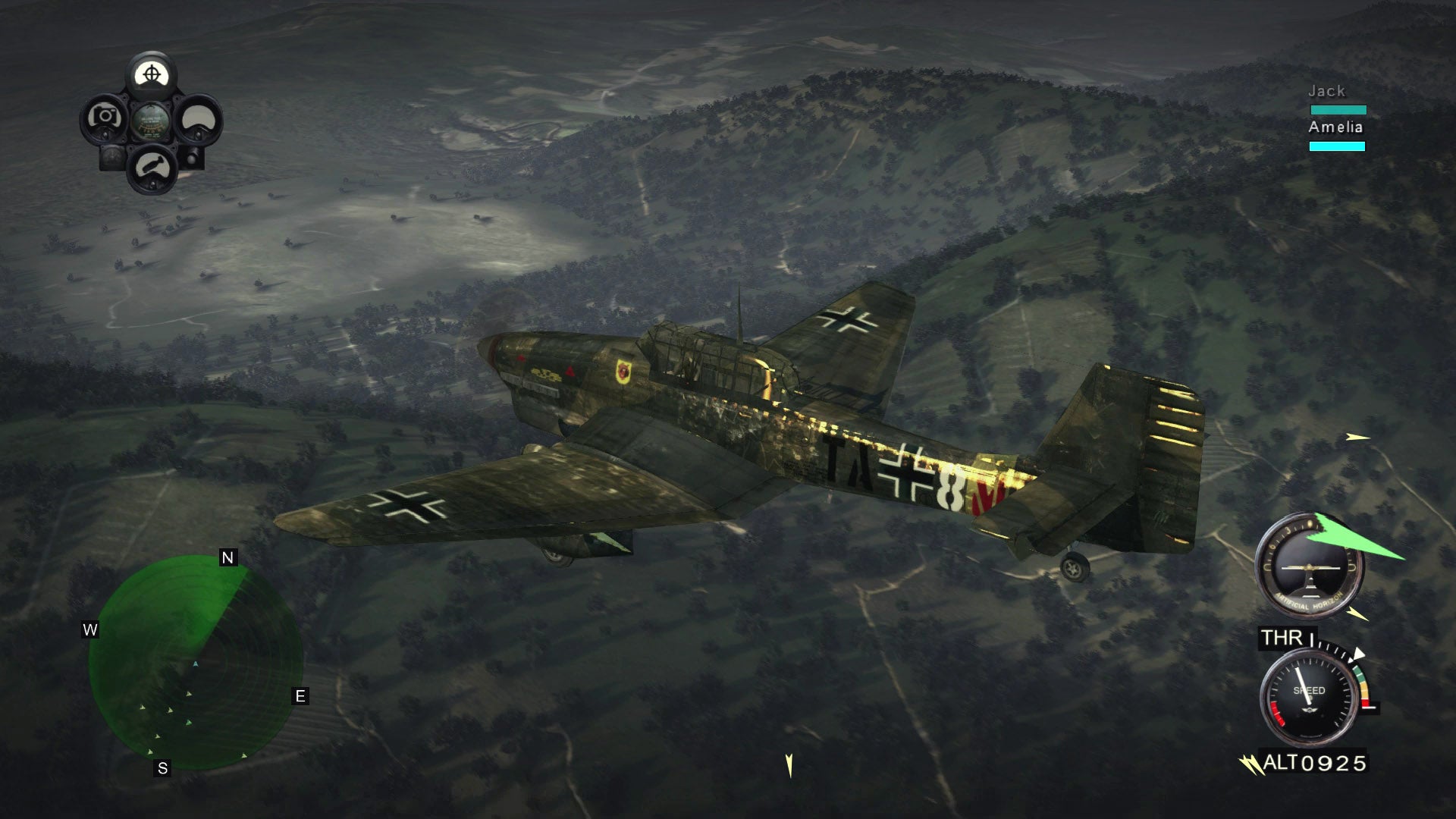This screenshot has width=1456, height=819.
Task: Select the Jack squadron member label
Action: (1327, 90)
